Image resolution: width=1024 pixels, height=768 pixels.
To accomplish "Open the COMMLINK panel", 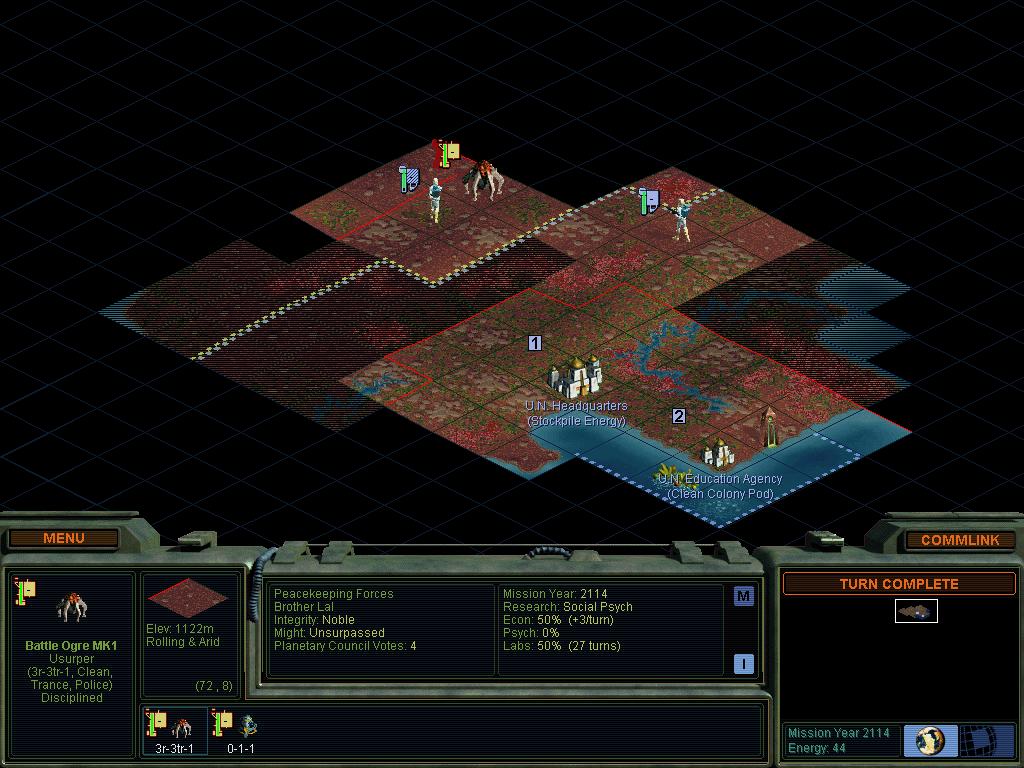I will 960,540.
